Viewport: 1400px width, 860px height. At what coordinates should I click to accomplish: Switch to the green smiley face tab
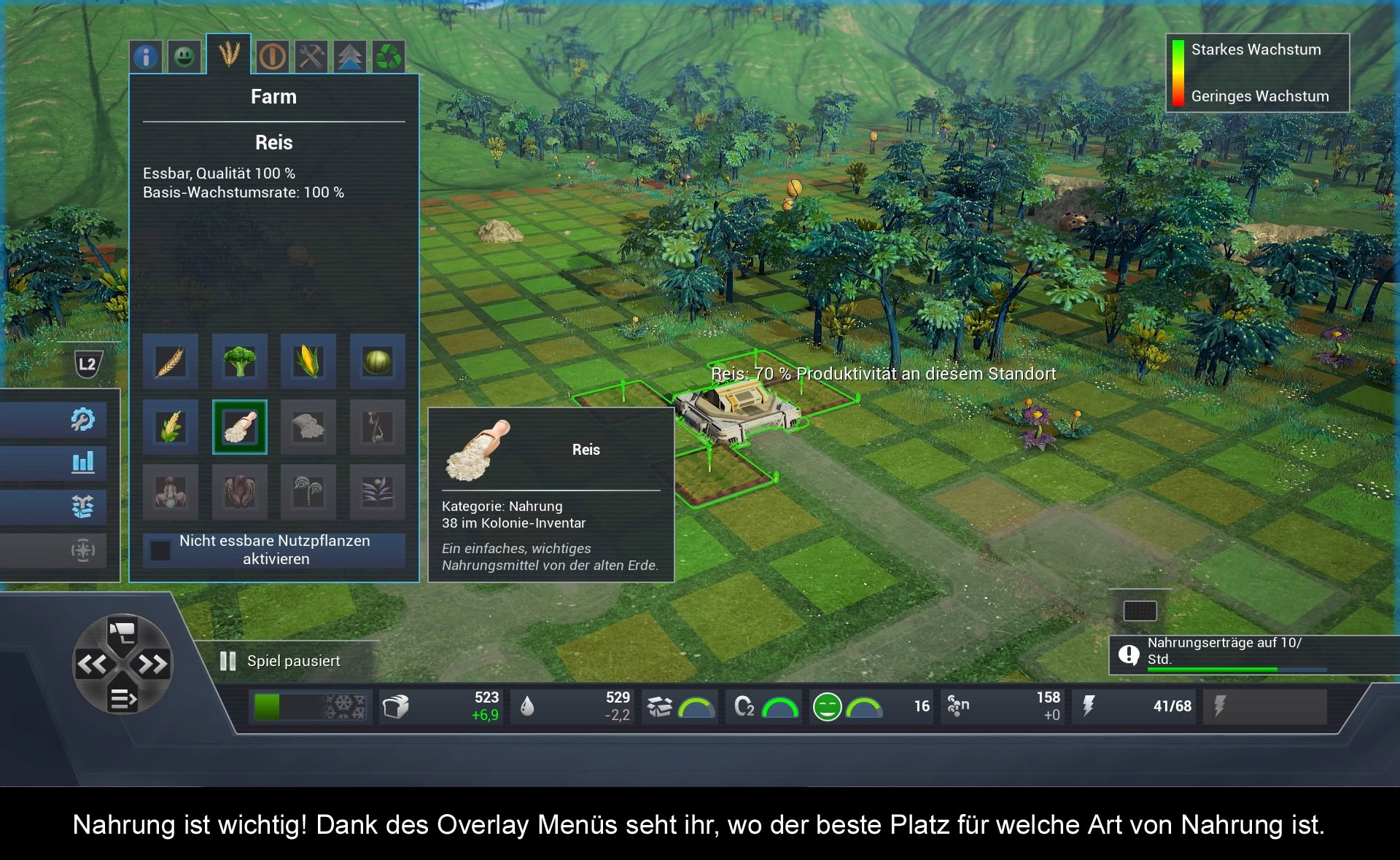pyautogui.click(x=184, y=56)
